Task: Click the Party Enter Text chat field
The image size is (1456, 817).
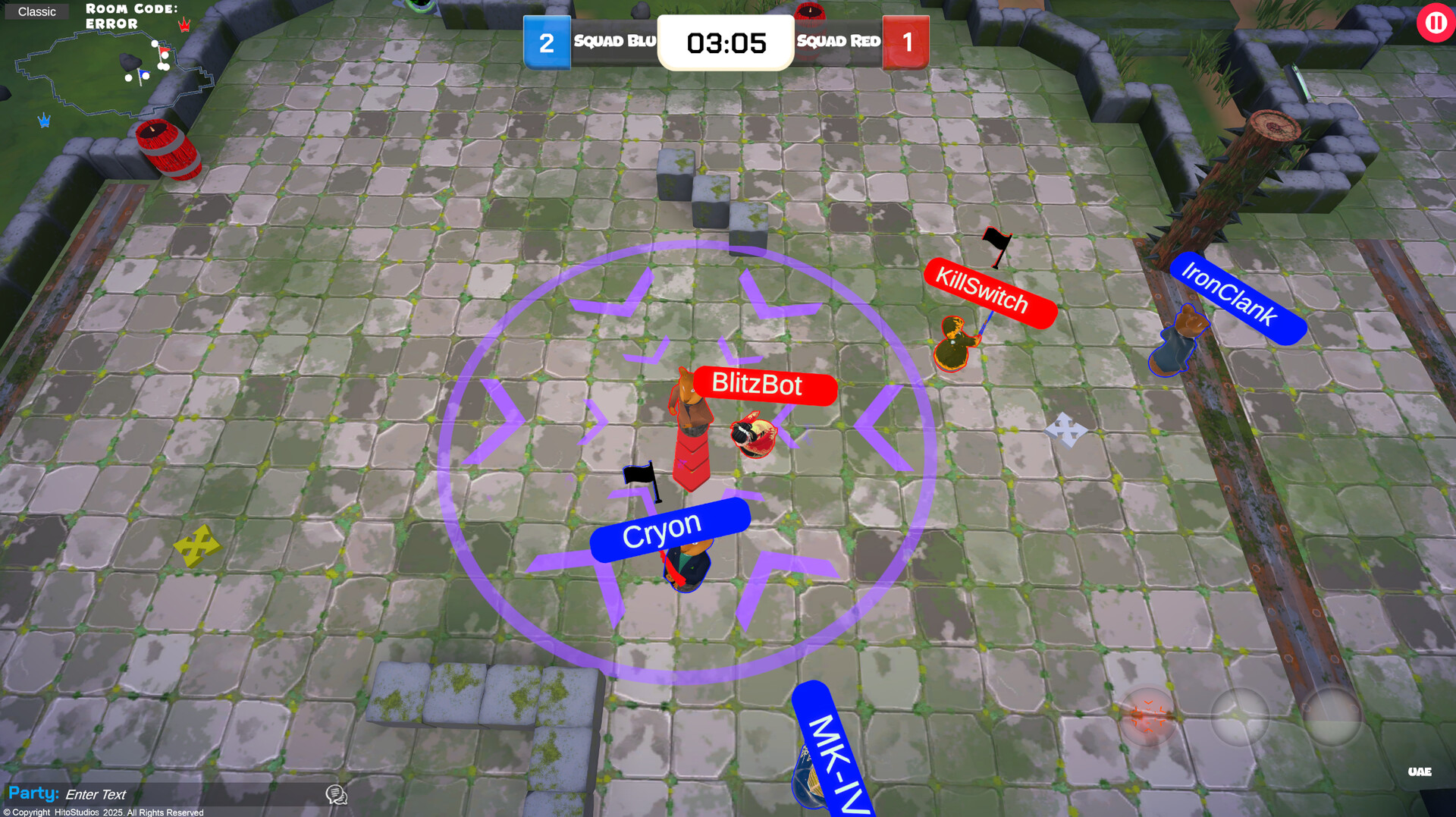Action: coord(96,793)
